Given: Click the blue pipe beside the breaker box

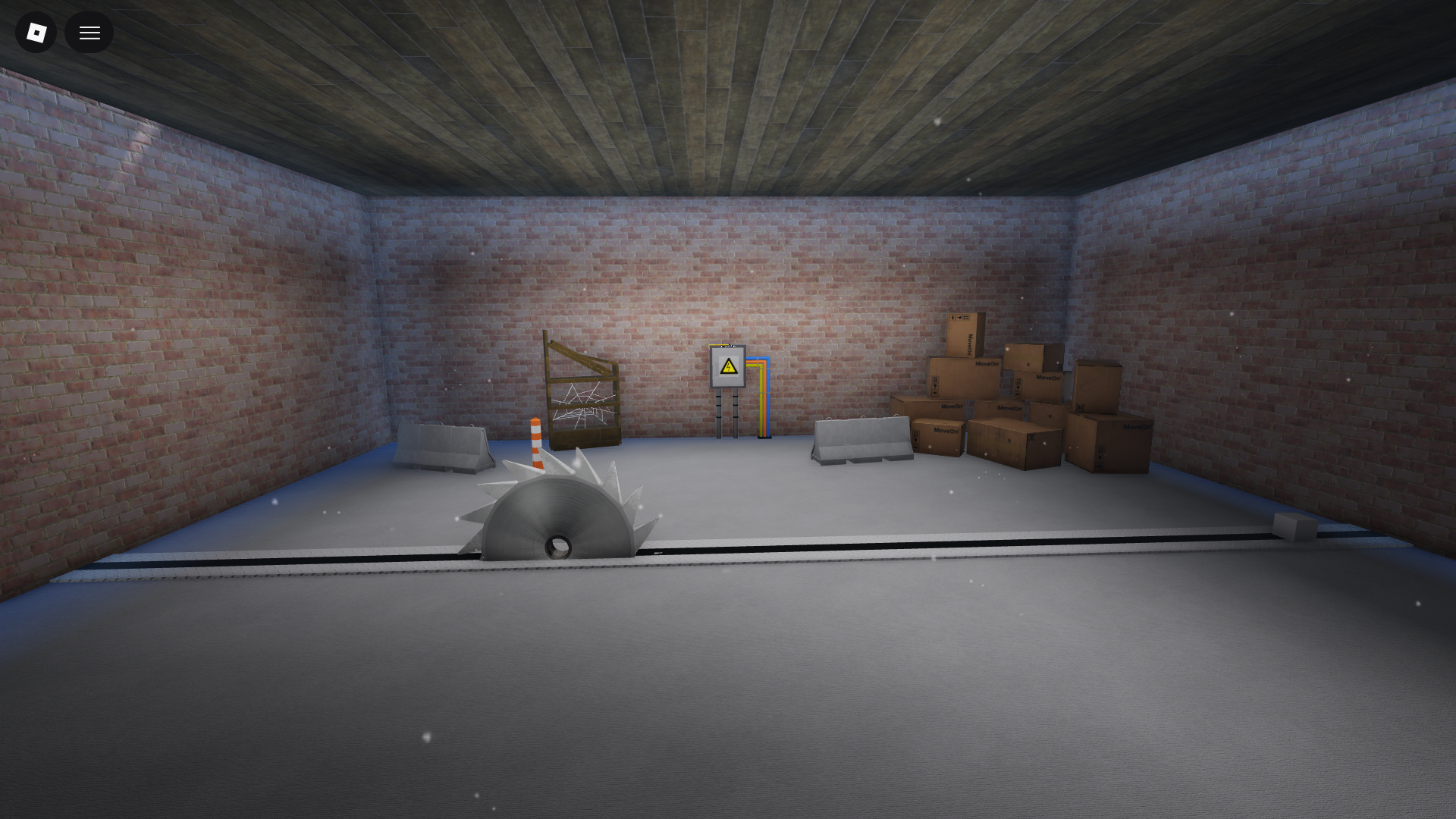Looking at the screenshot, I should point(768,402).
